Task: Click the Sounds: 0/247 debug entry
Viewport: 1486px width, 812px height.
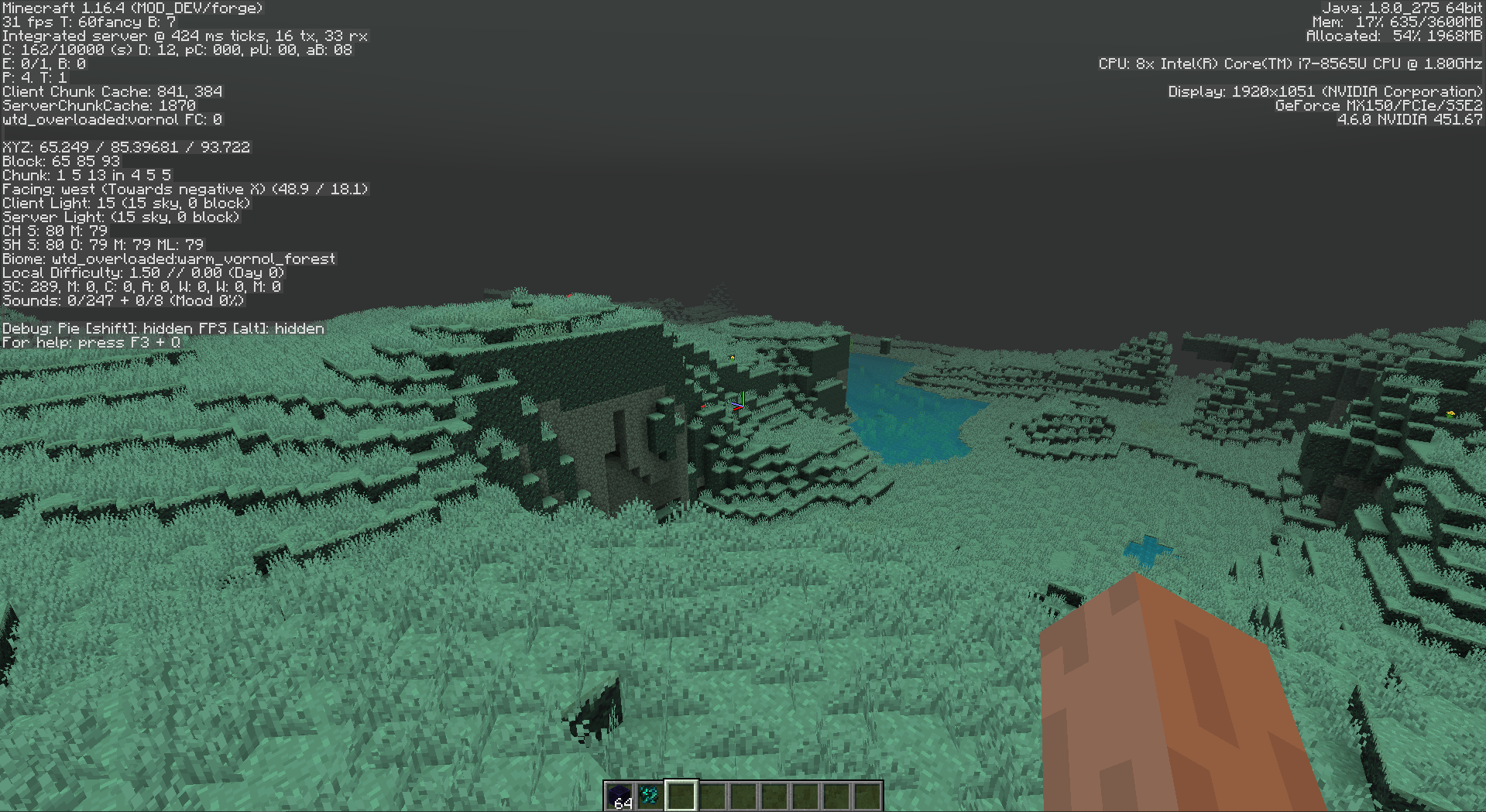Action: click(x=124, y=300)
